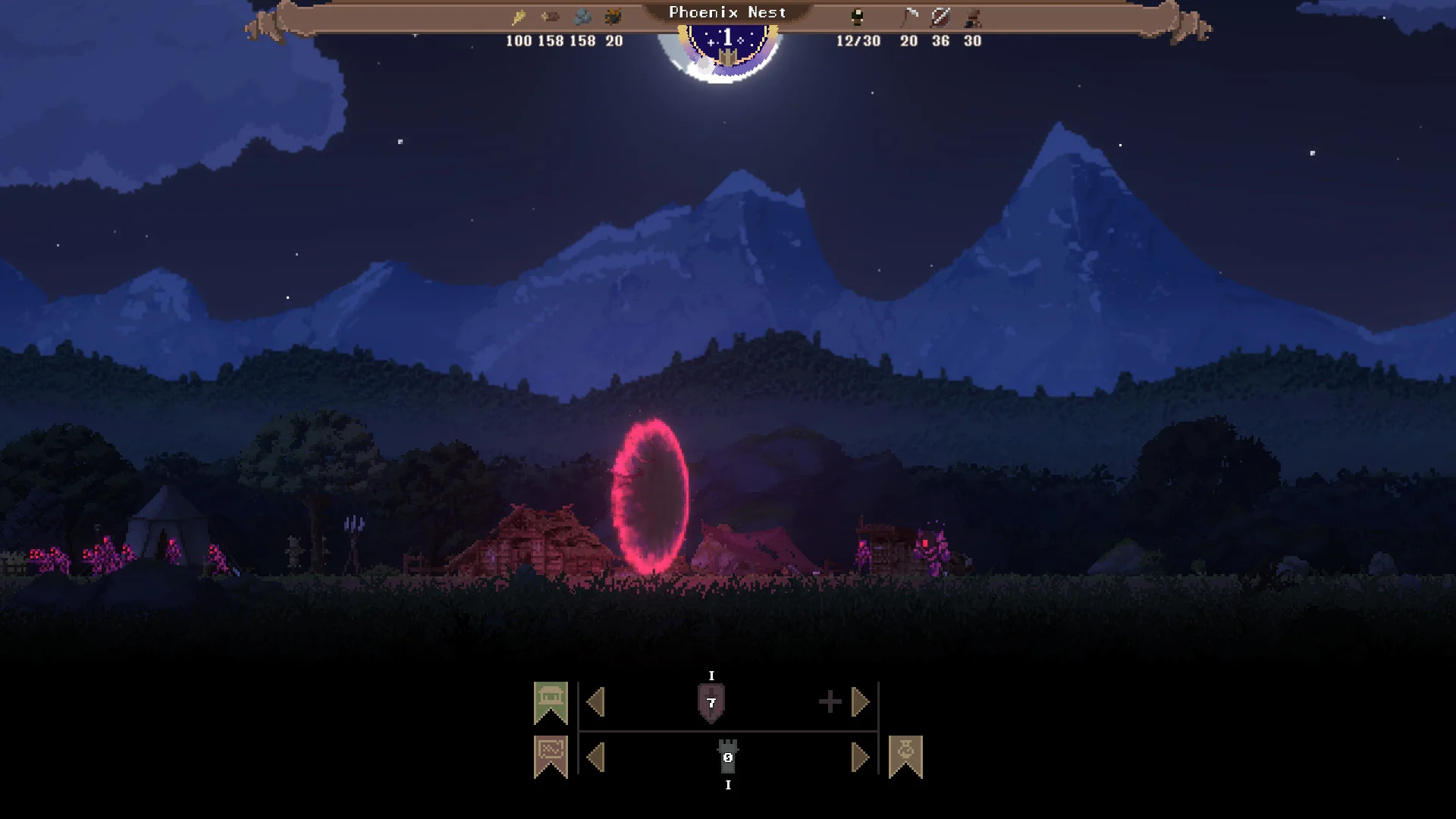Add a new squad with the plus button
Image resolution: width=1456 pixels, height=819 pixels.
click(830, 701)
